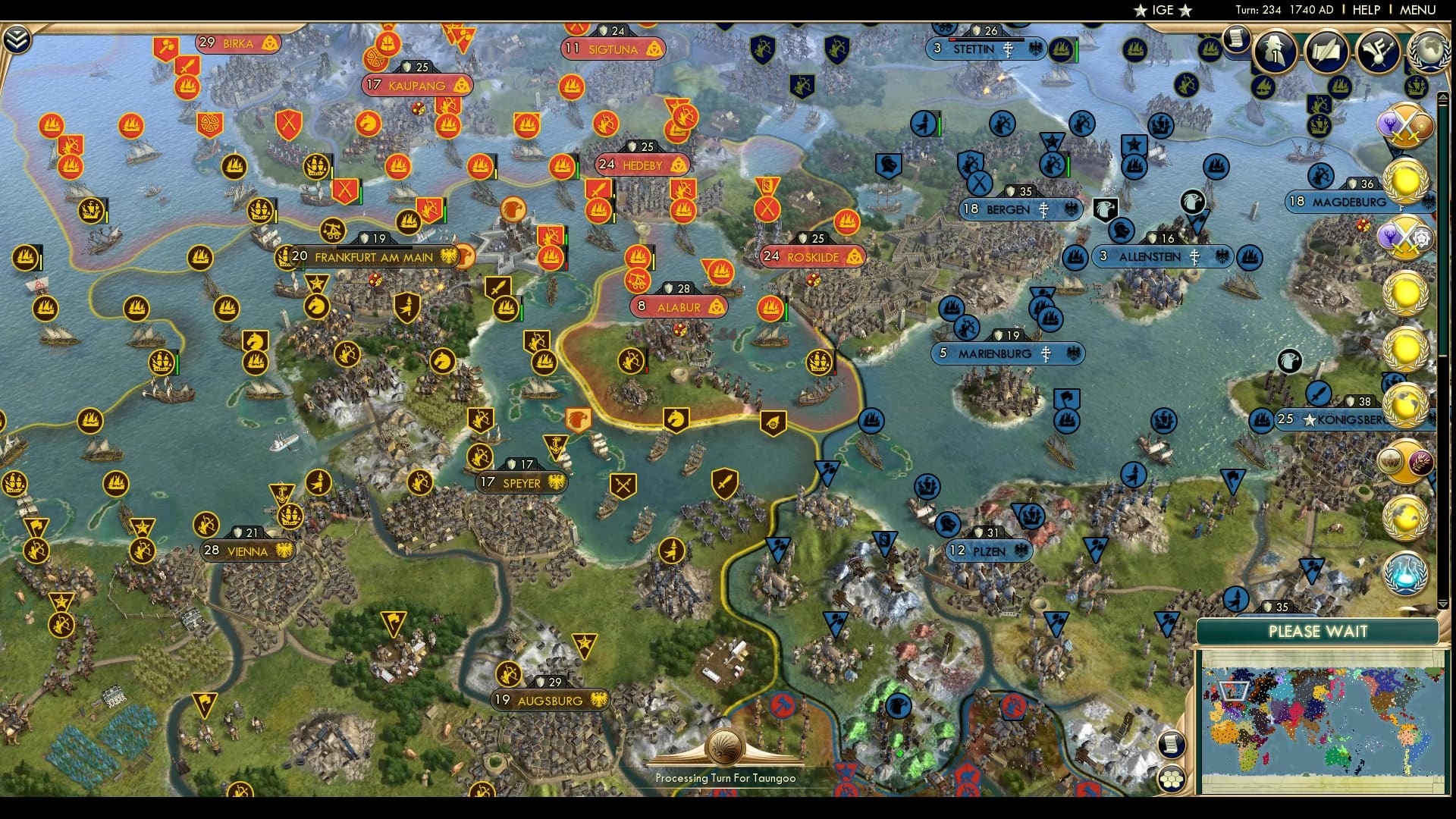
Task: Open the notification log scroll beside the minimap
Action: coord(1172,744)
